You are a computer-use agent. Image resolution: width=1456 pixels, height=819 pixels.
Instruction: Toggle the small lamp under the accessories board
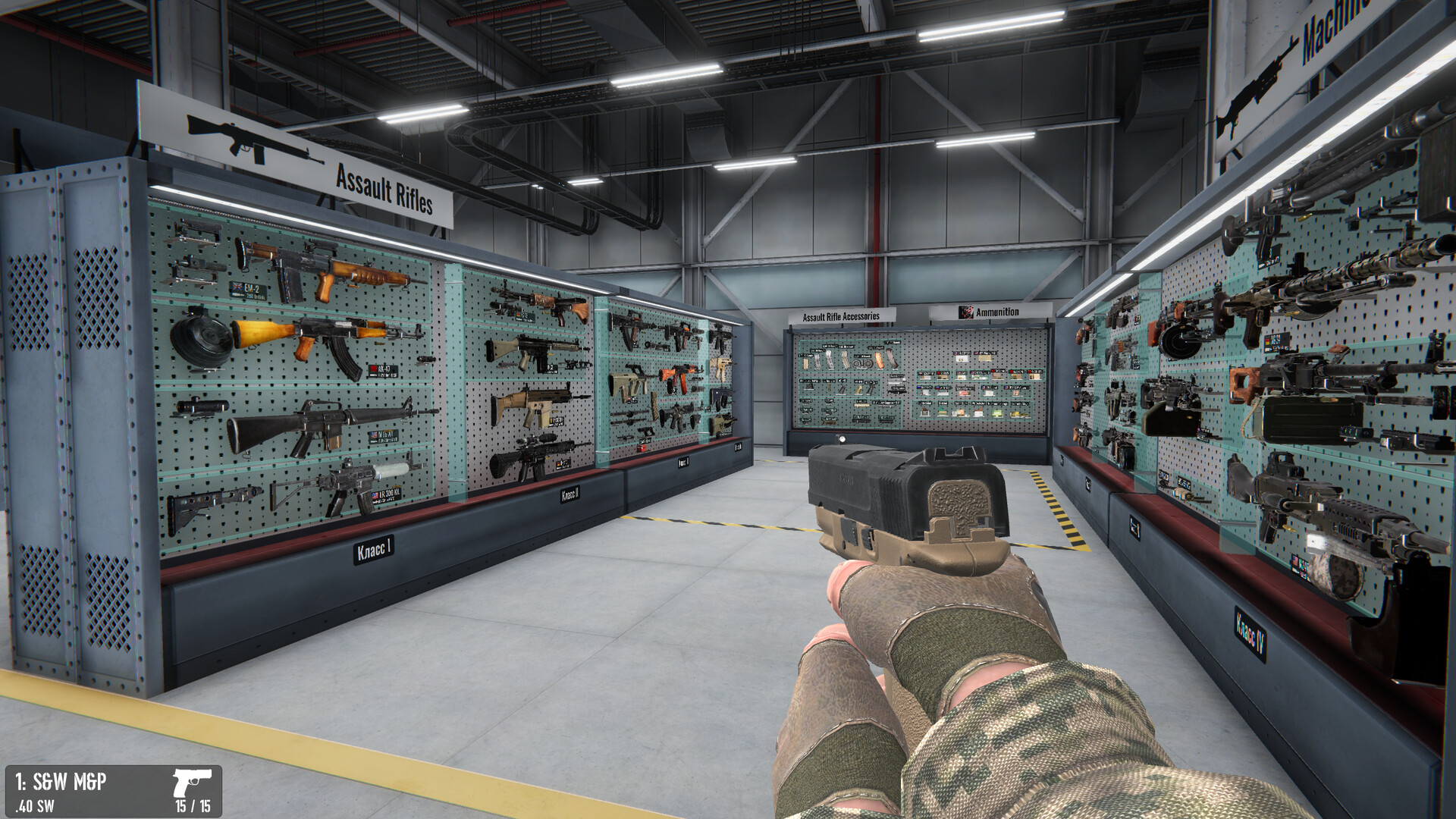point(841,439)
